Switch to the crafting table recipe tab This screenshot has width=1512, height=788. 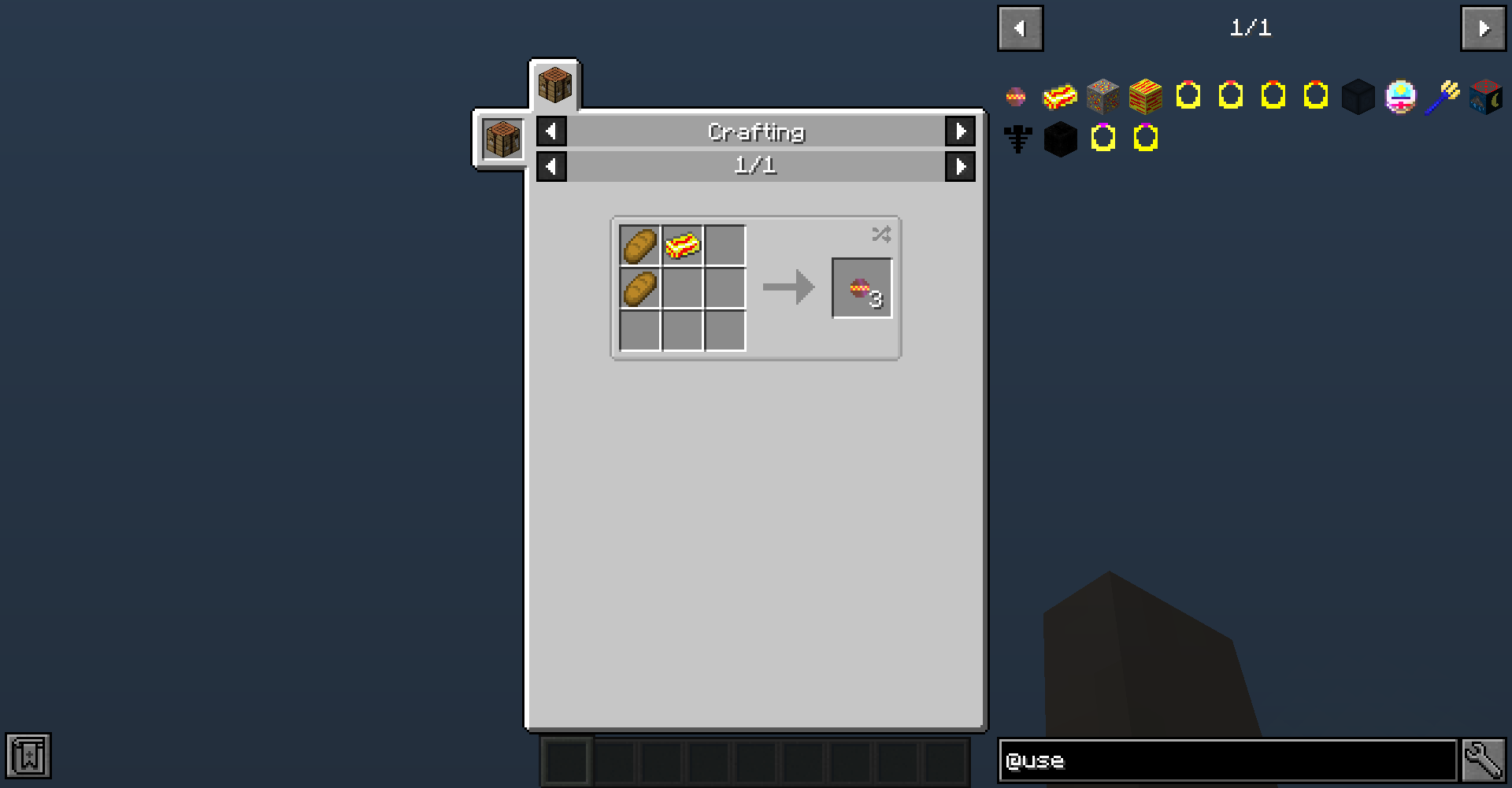[x=554, y=84]
